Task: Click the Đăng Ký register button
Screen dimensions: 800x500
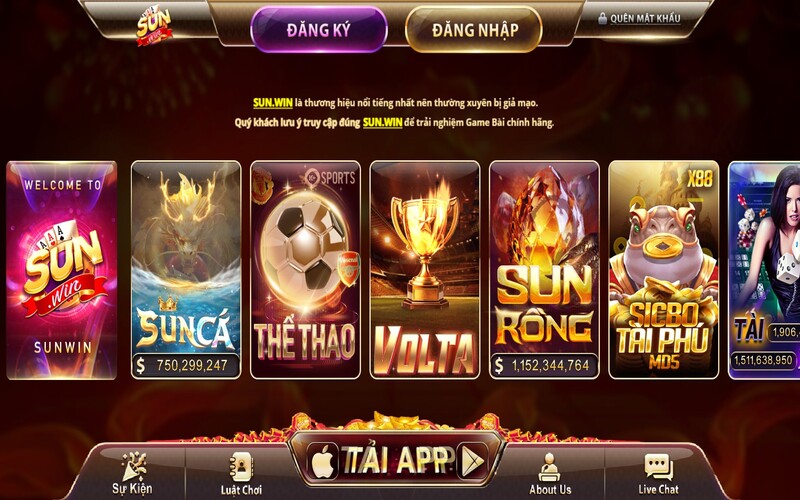Action: tap(318, 29)
